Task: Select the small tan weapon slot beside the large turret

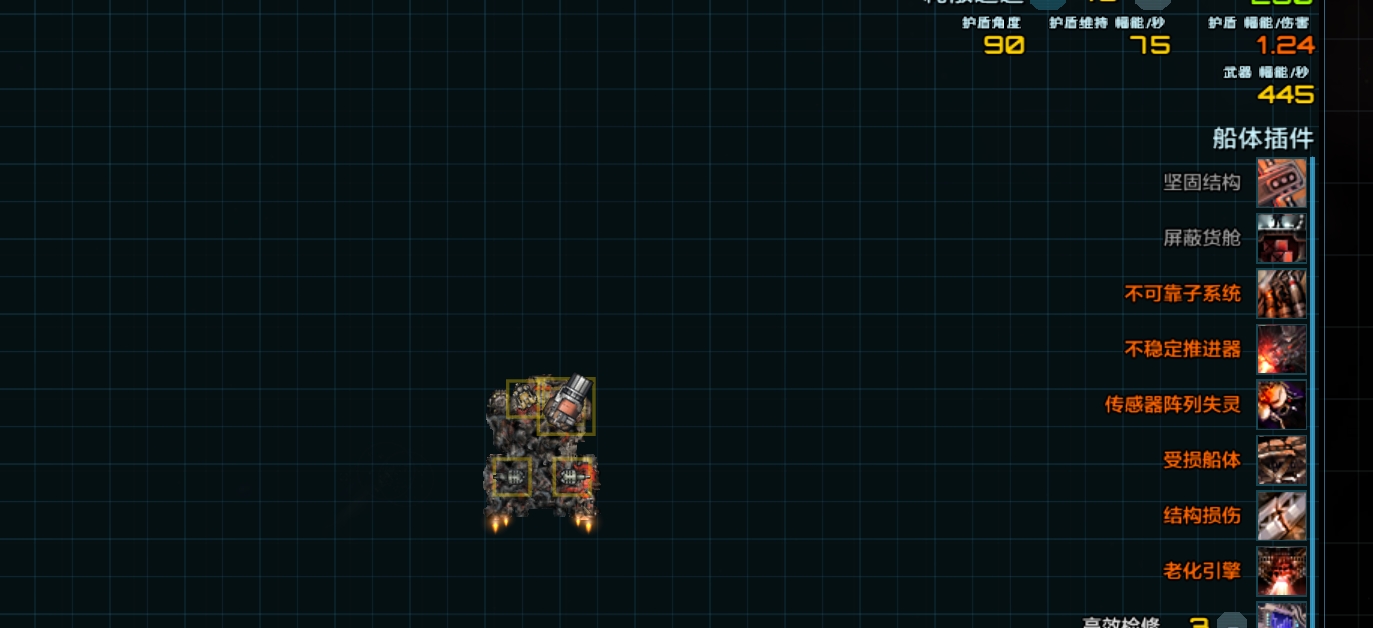Action: pos(521,397)
